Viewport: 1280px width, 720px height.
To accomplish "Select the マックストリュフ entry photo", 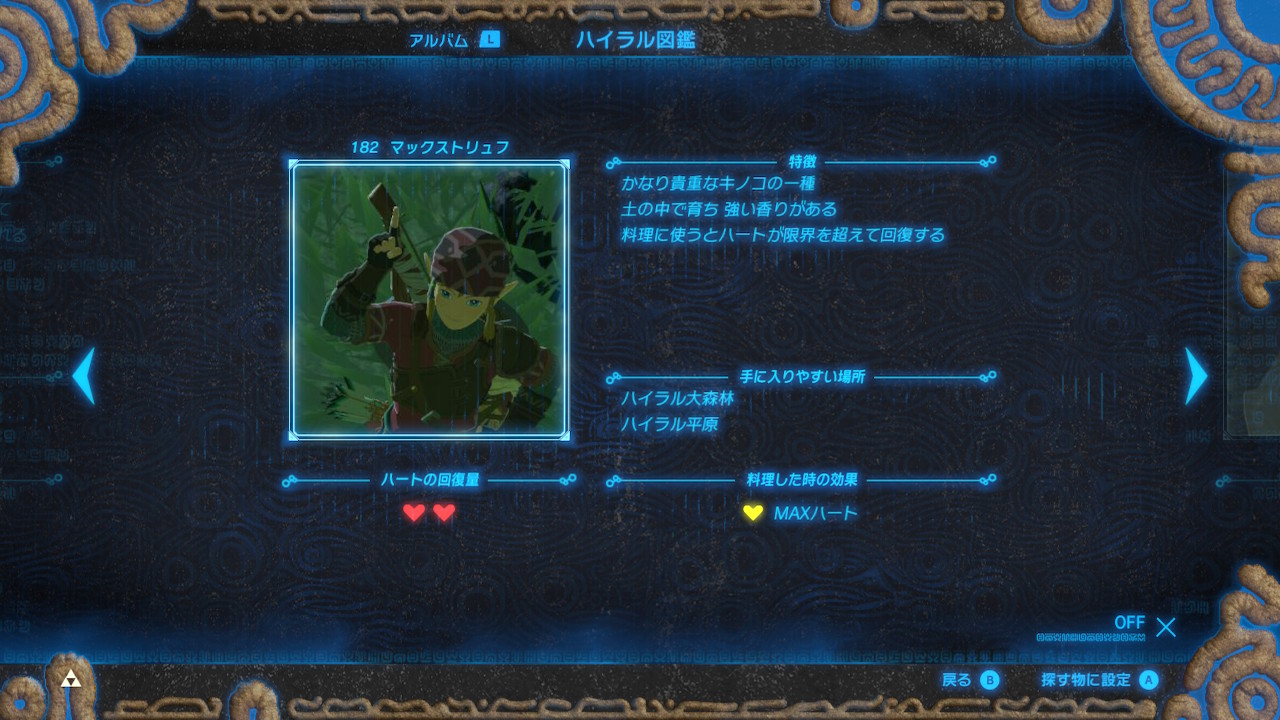I will 430,300.
